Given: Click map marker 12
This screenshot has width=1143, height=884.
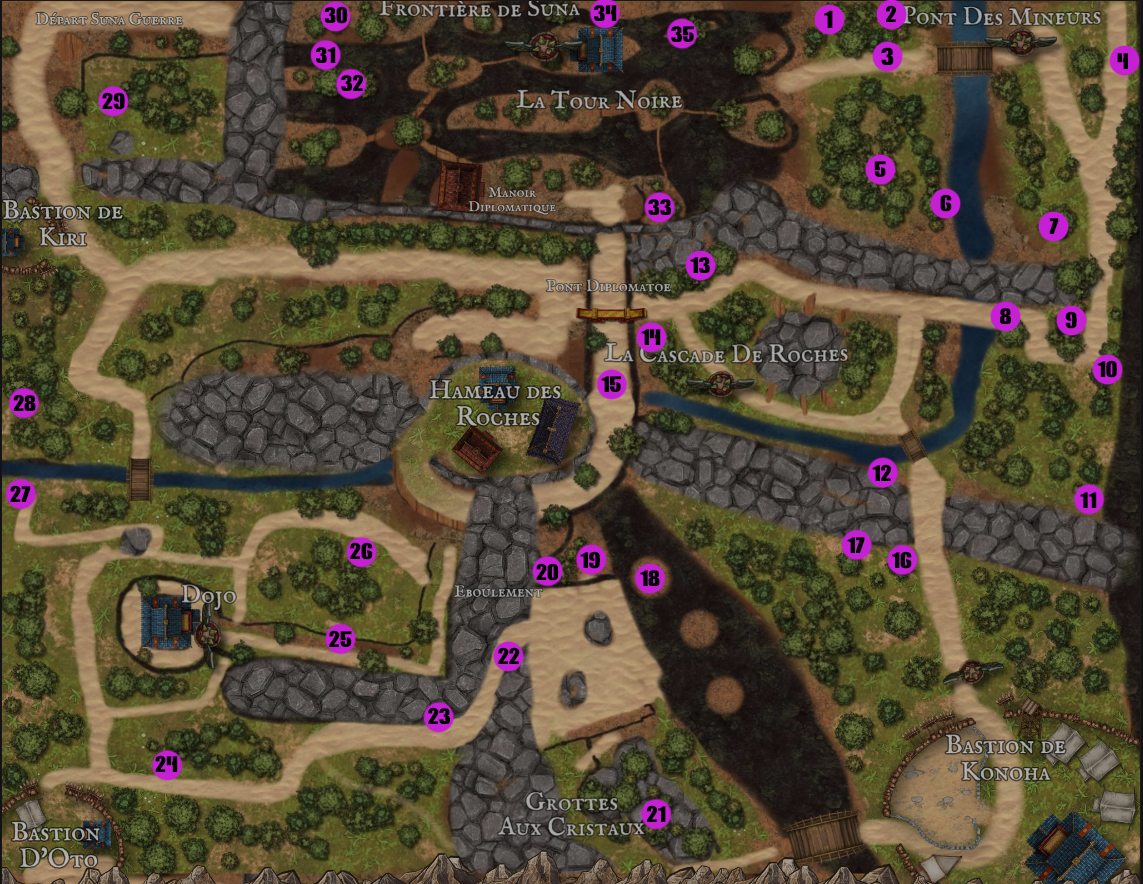Looking at the screenshot, I should (x=881, y=473).
